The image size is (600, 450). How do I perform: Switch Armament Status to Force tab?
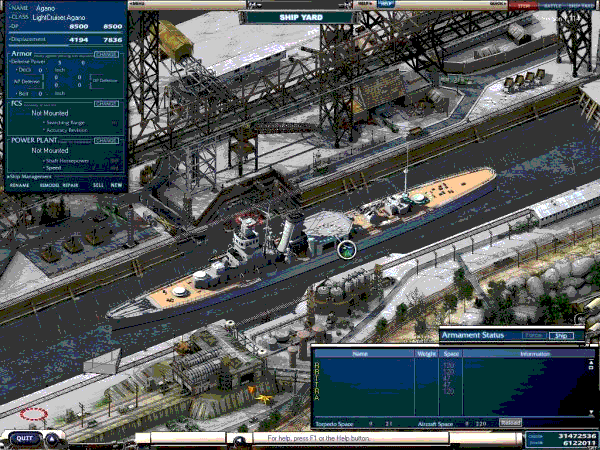[533, 336]
